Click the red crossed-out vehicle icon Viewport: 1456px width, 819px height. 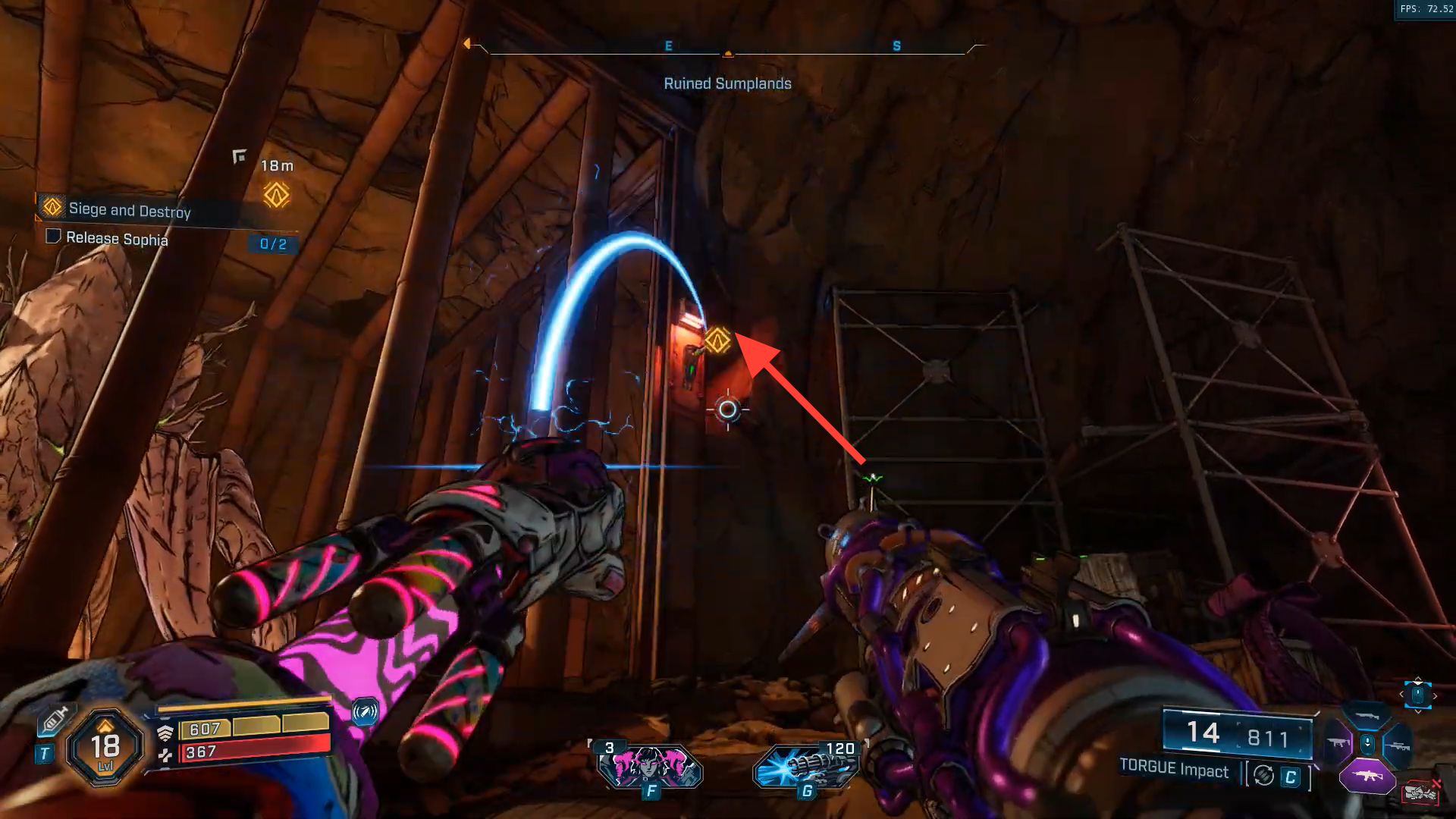(x=1420, y=792)
